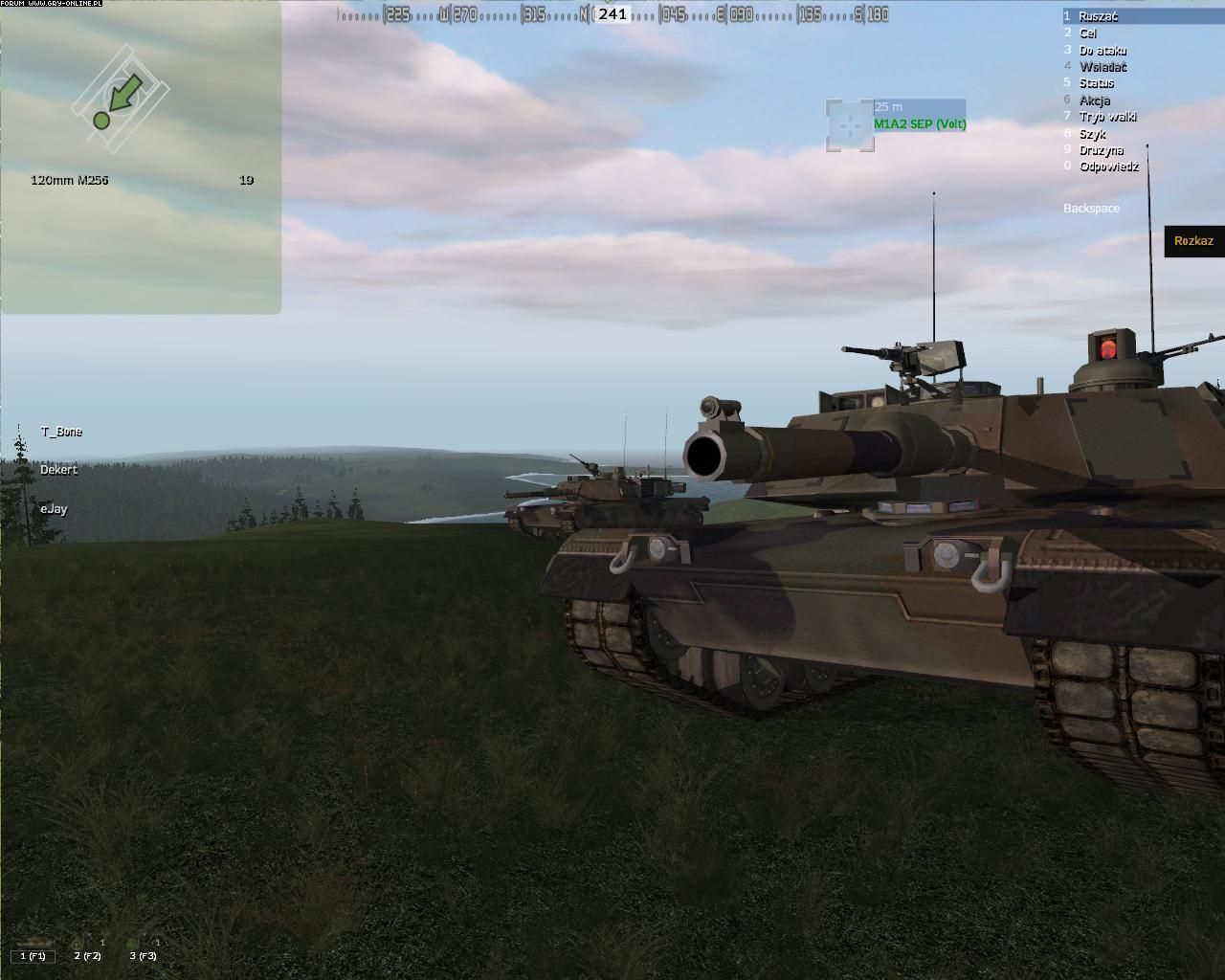Click the tank turret direction indicator

(x=120, y=96)
